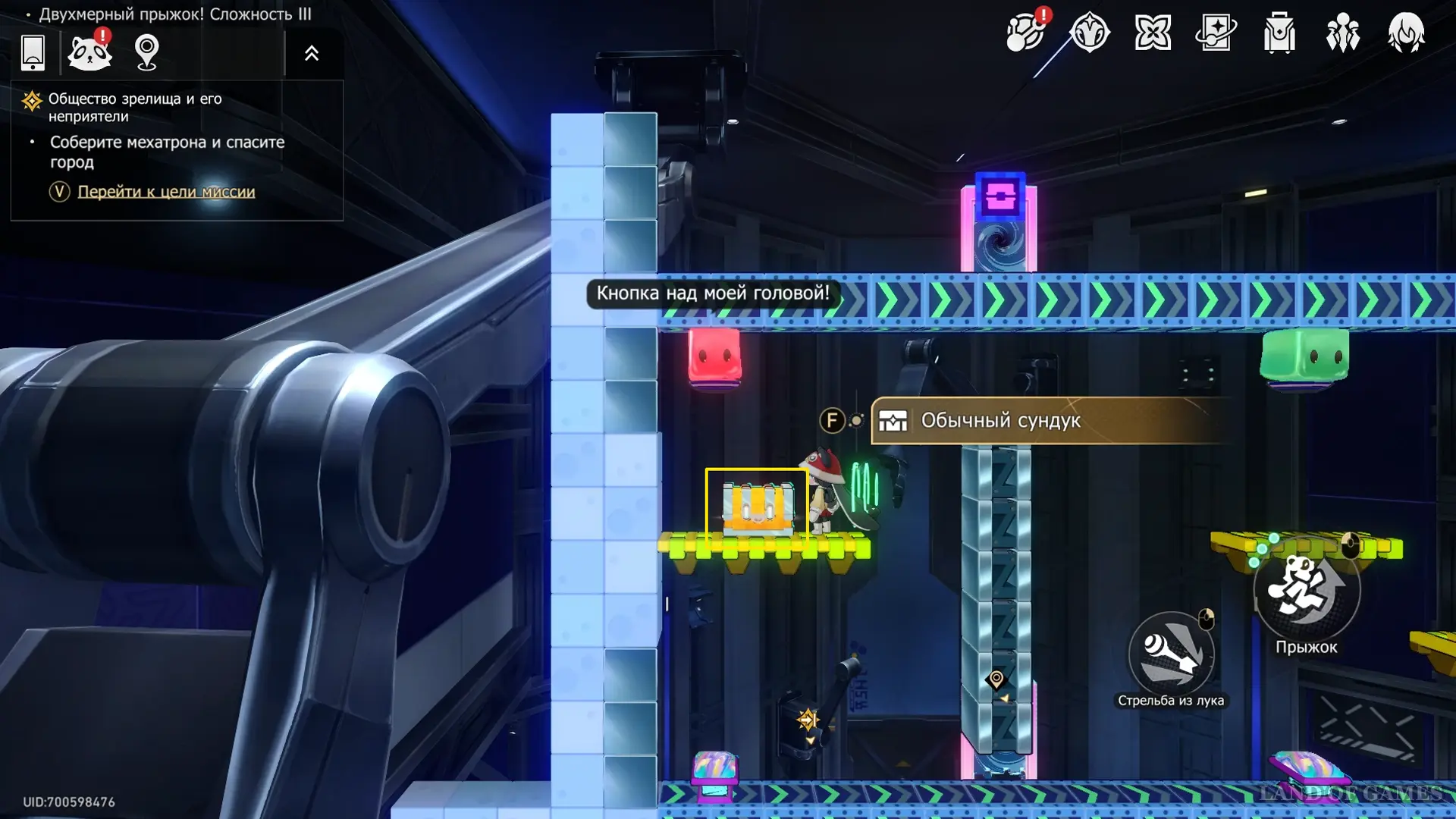The width and height of the screenshot is (1456, 819).
Task: Open the card with star icon
Action: tap(1216, 33)
